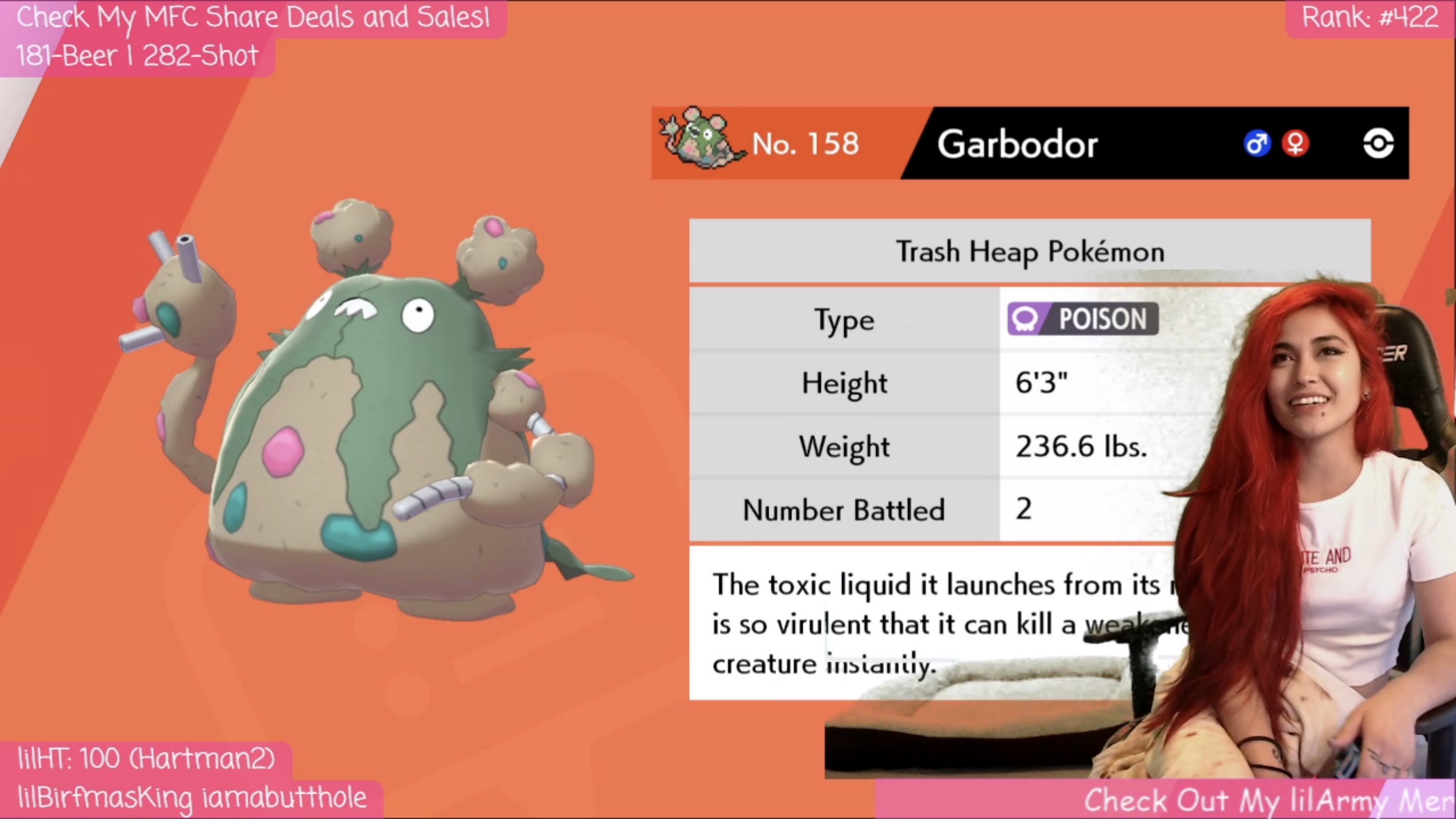Open the MFC Share Deals and Sales banner
Image resolution: width=1456 pixels, height=819 pixels.
pos(253,18)
